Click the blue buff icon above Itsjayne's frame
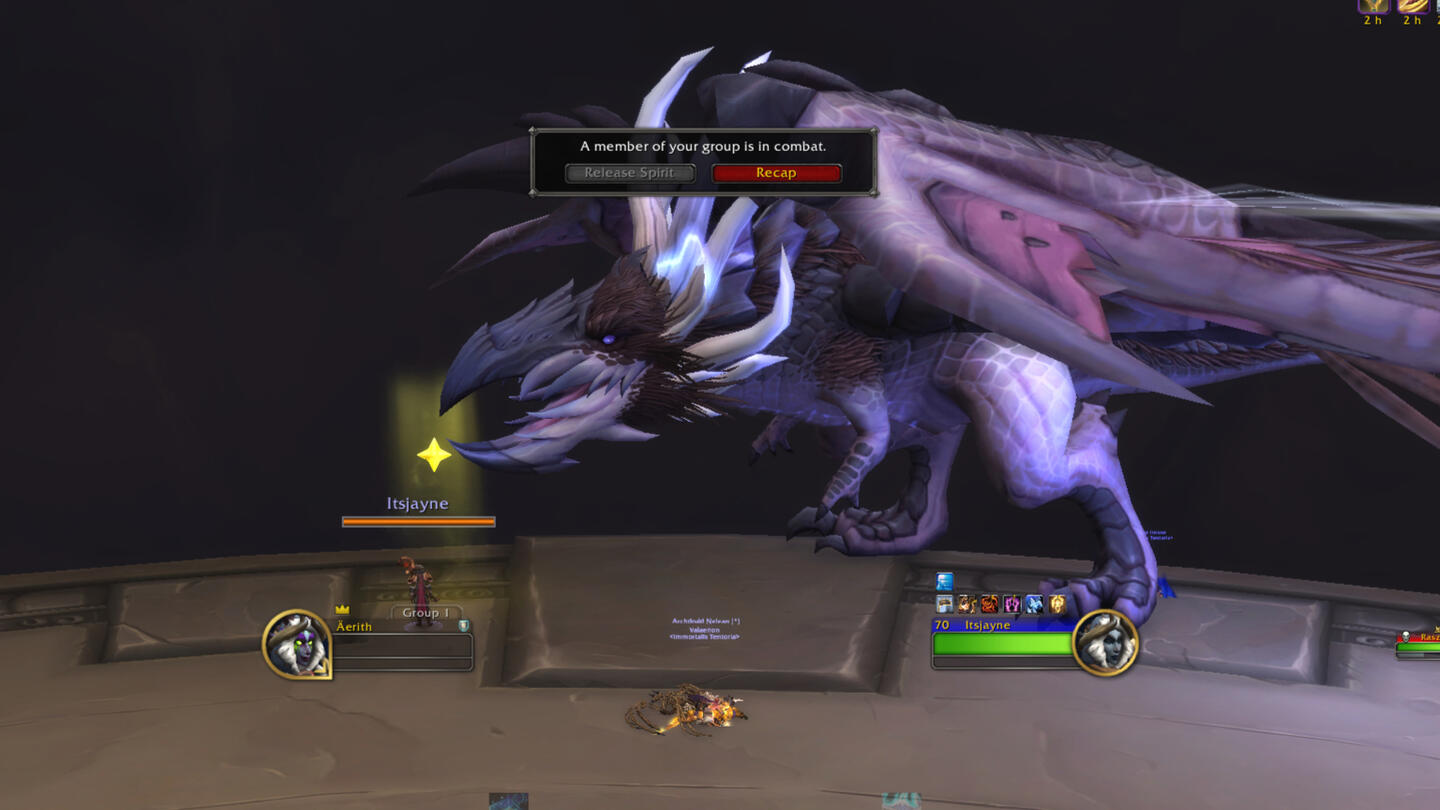The height and width of the screenshot is (810, 1440). [x=944, y=580]
